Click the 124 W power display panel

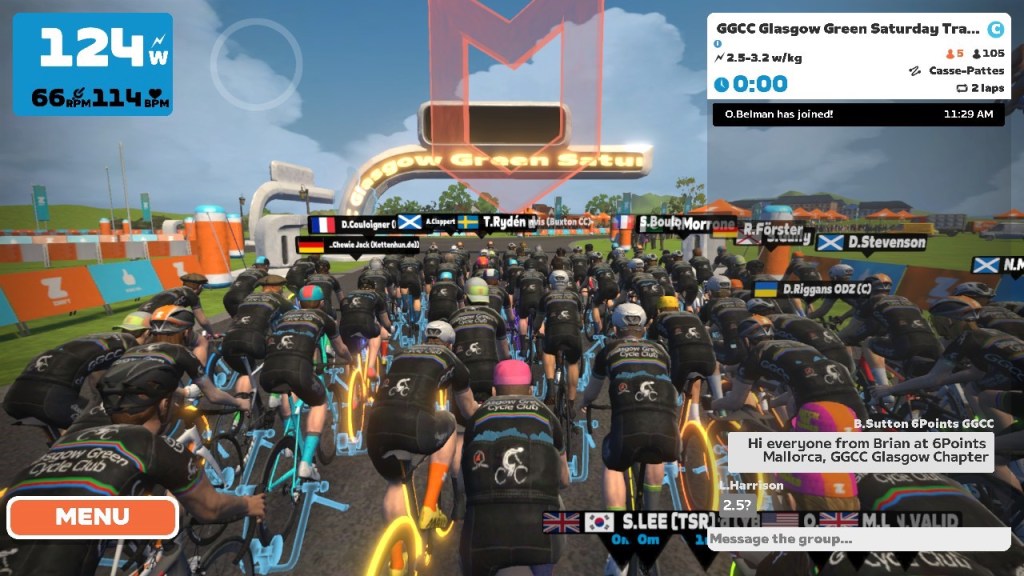93,64
